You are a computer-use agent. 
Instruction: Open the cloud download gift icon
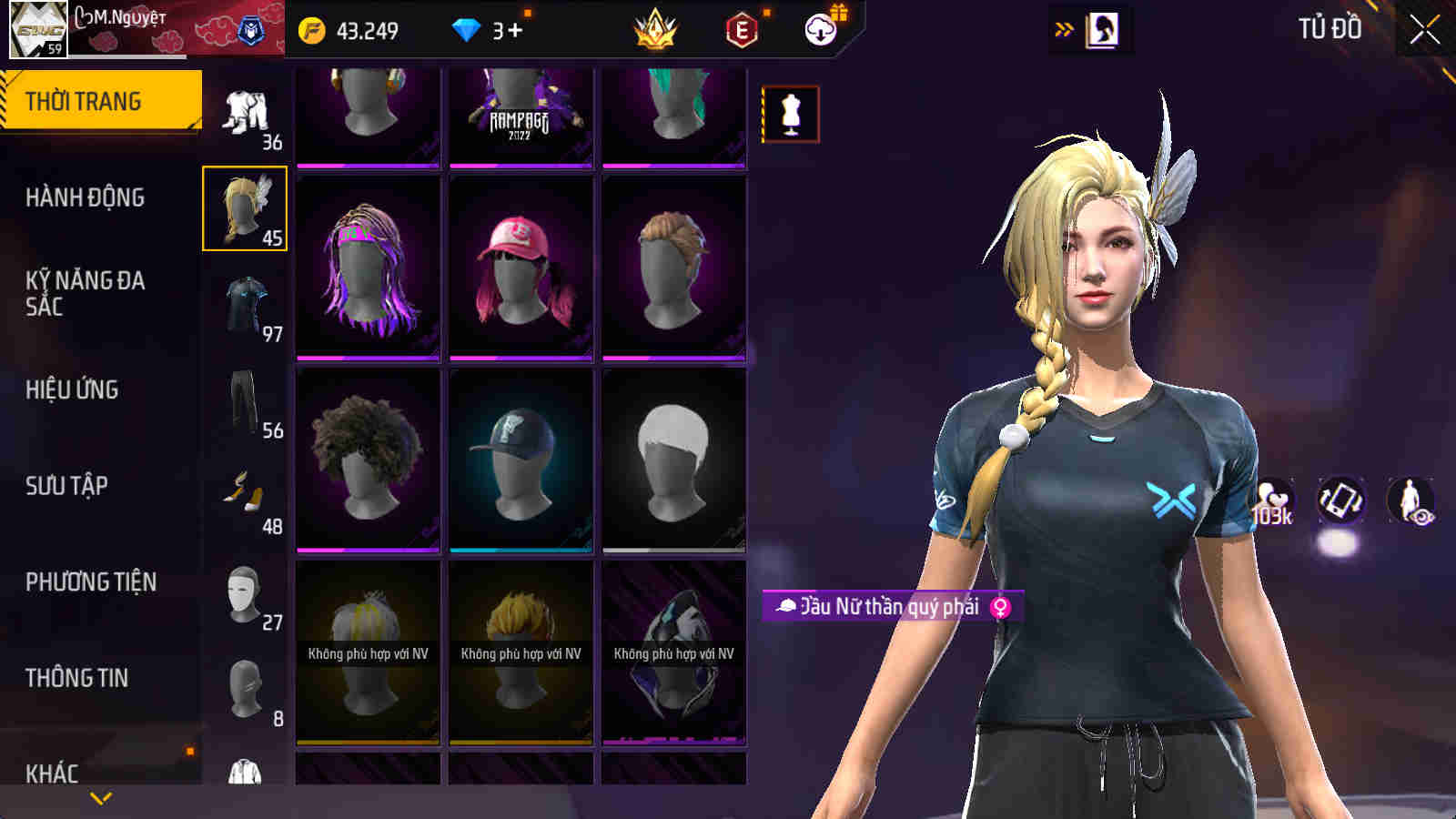click(821, 29)
